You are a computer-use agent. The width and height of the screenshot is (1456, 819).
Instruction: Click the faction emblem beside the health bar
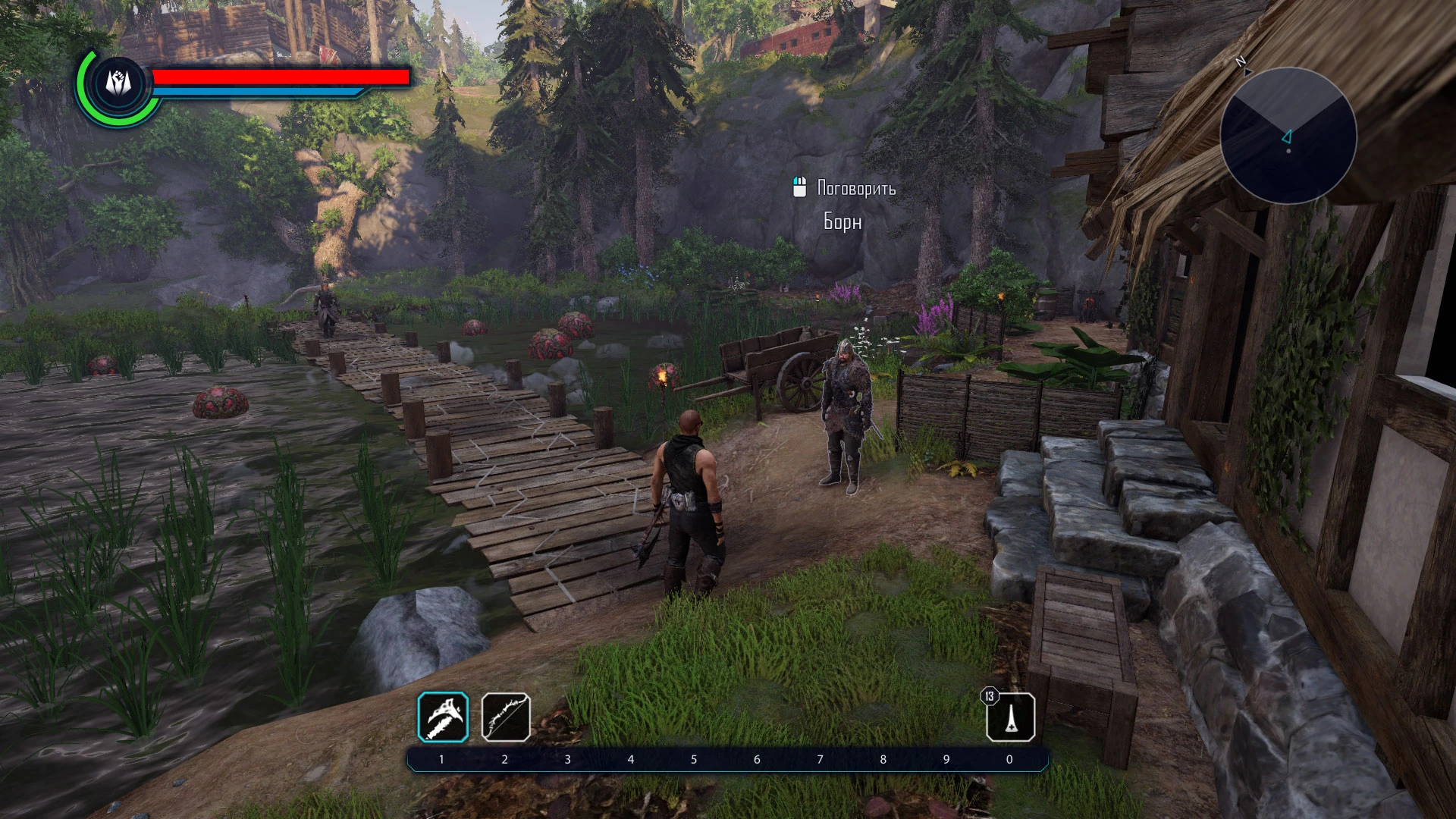(x=118, y=83)
